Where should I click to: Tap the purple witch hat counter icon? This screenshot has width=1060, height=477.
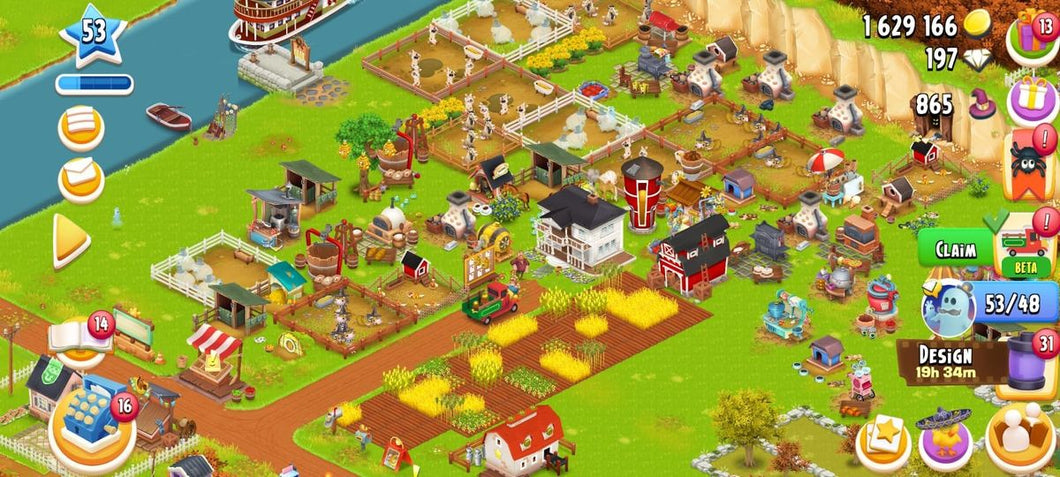tap(982, 104)
